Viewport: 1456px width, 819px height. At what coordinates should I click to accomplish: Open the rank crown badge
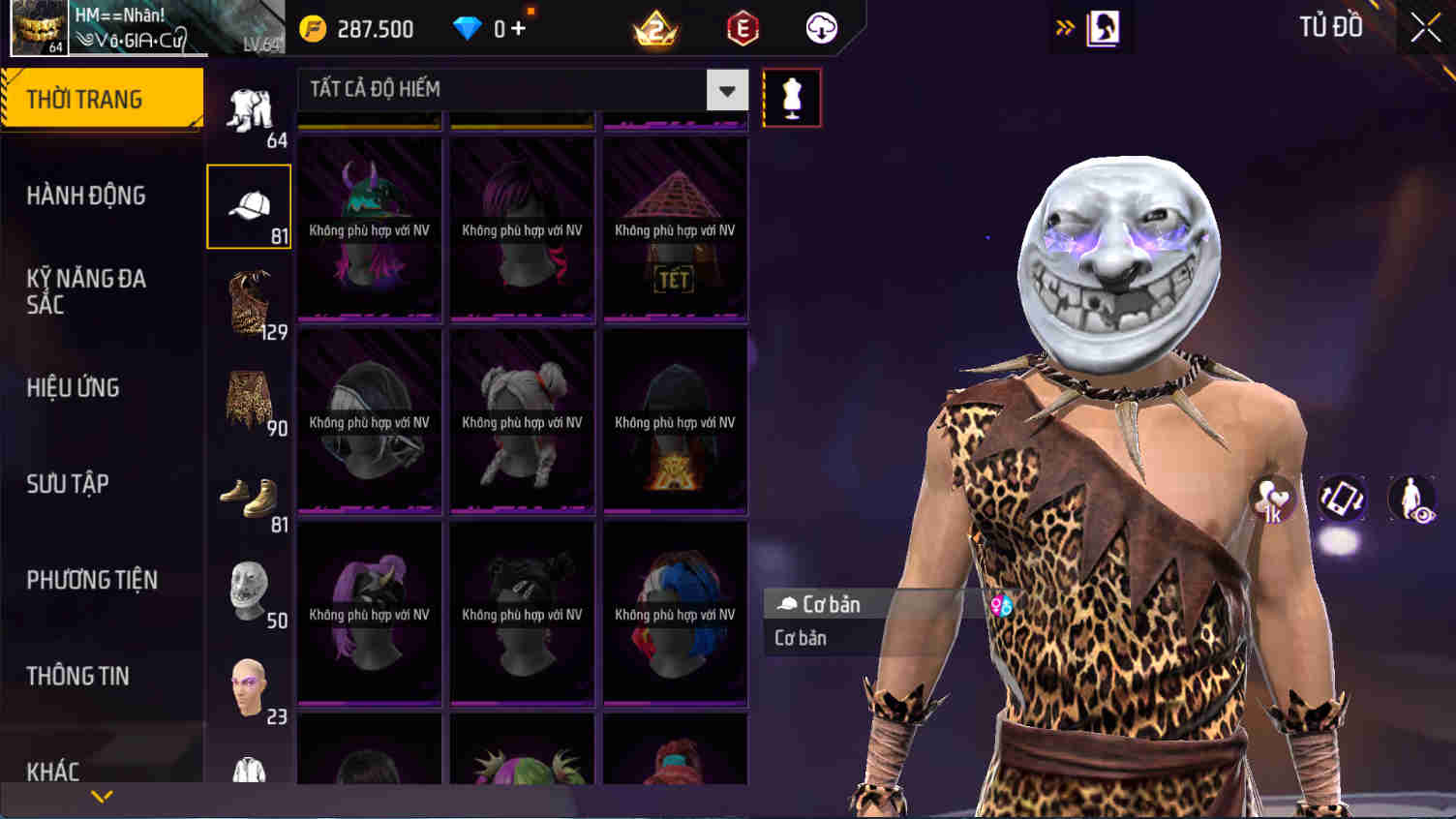click(654, 28)
